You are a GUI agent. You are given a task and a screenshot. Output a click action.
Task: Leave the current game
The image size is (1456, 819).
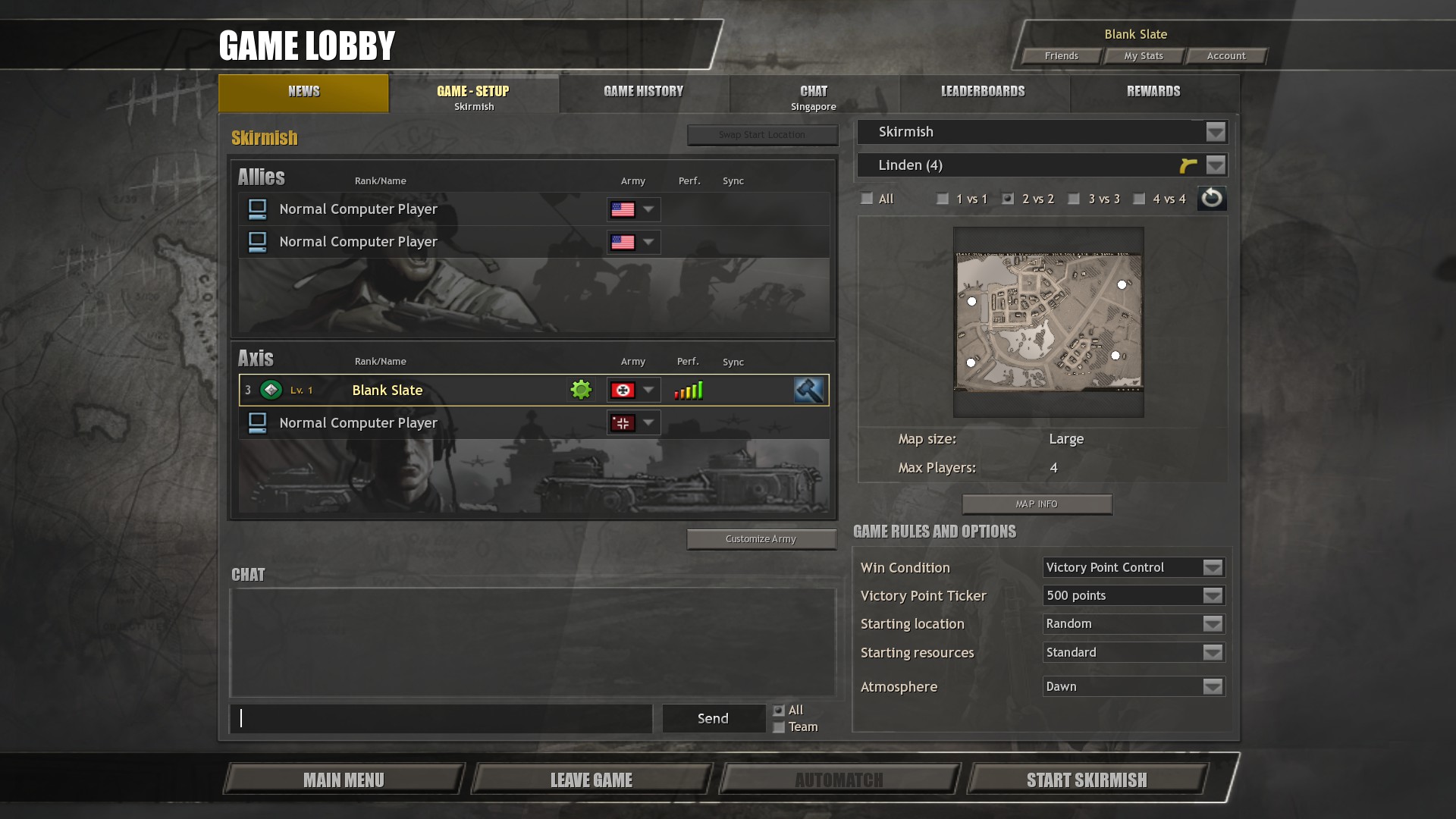pyautogui.click(x=591, y=780)
